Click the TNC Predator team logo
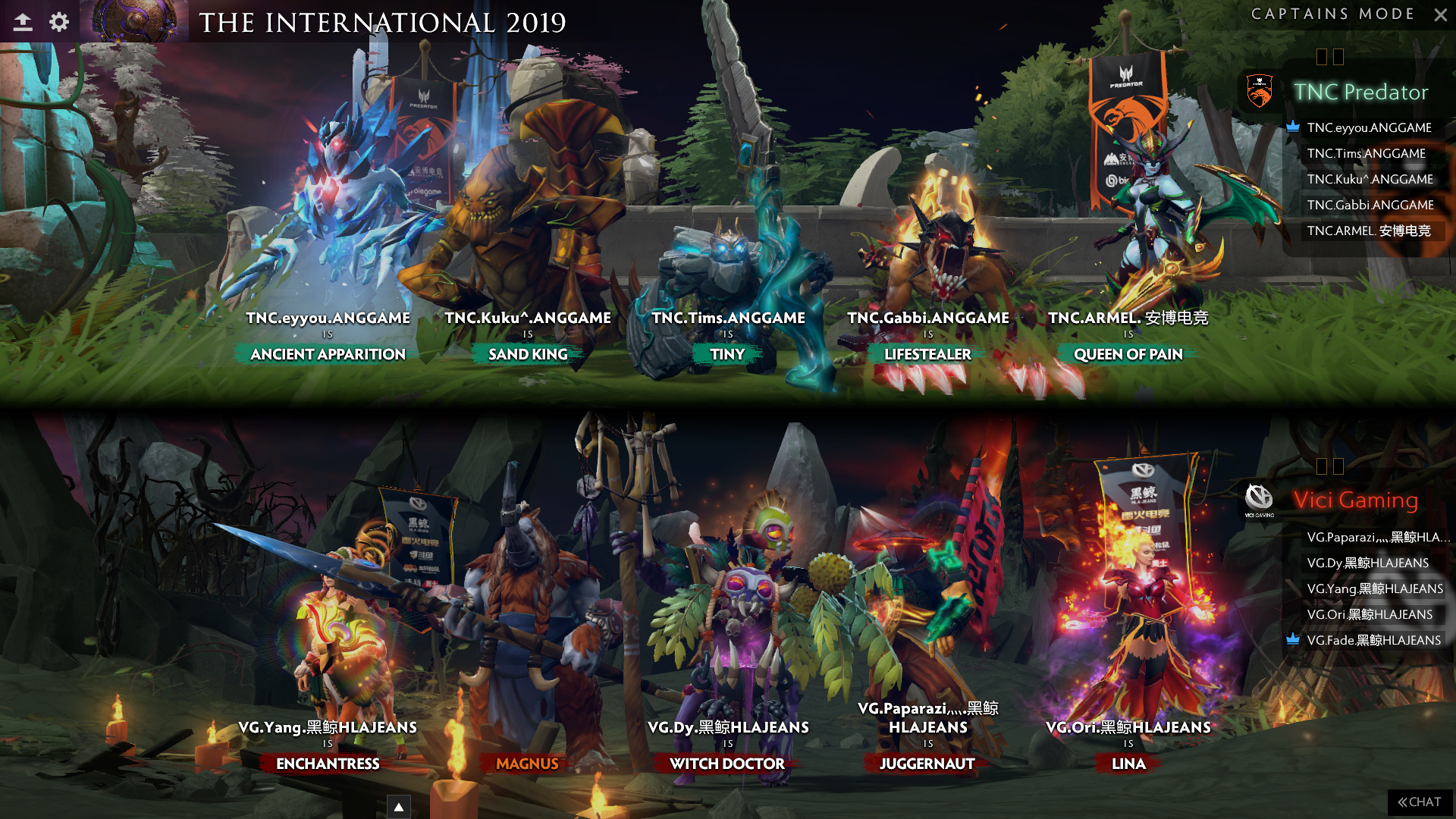This screenshot has height=819, width=1456. 1260,92
